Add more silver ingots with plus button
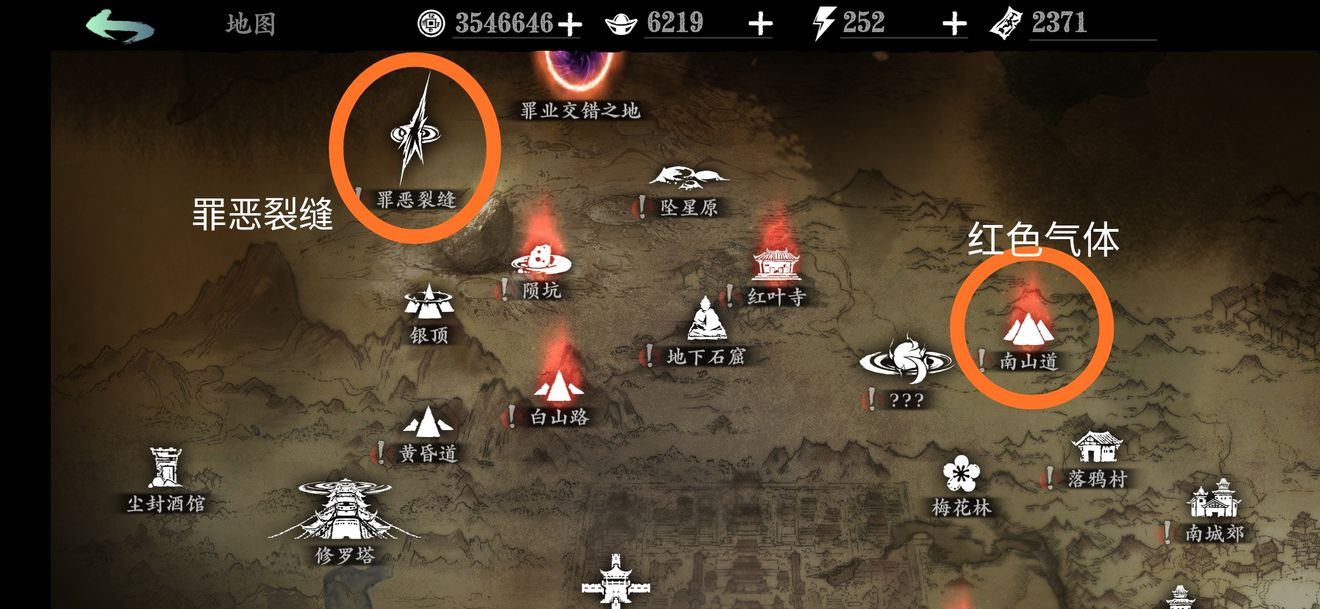This screenshot has height=609, width=1320. (x=760, y=25)
